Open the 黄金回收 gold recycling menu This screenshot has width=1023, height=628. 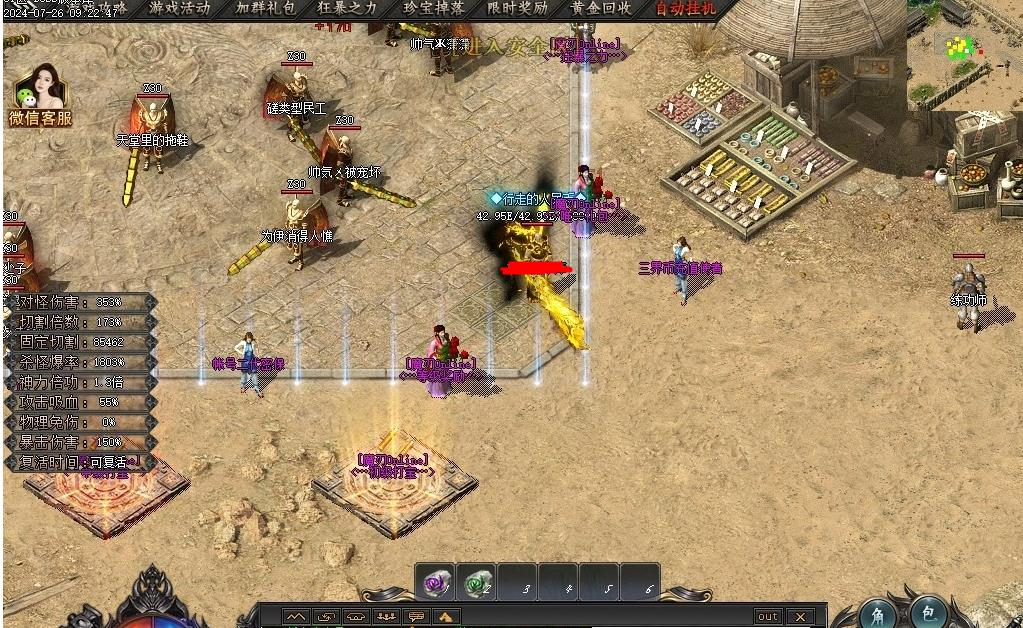pos(601,8)
